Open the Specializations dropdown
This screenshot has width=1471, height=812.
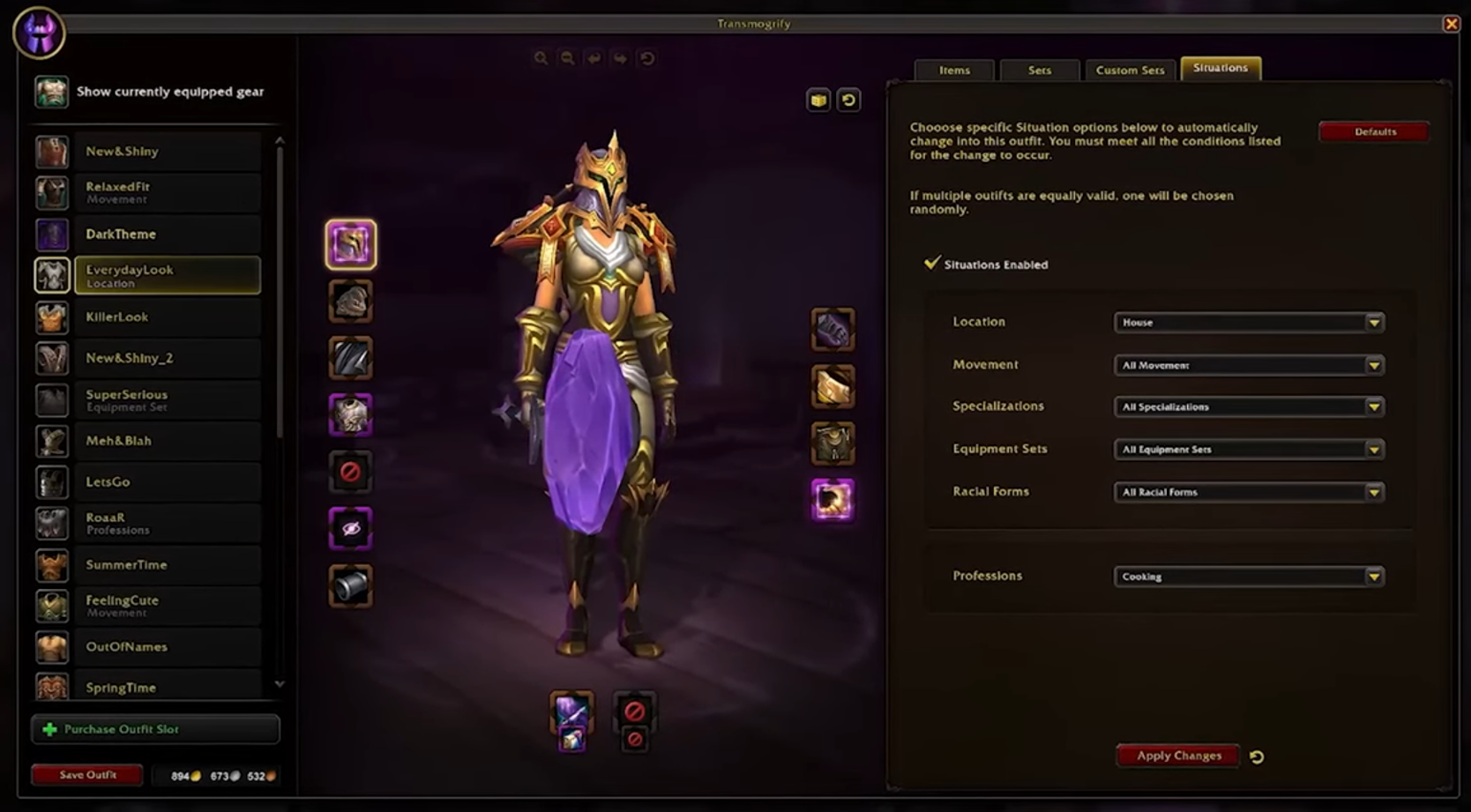(x=1248, y=406)
